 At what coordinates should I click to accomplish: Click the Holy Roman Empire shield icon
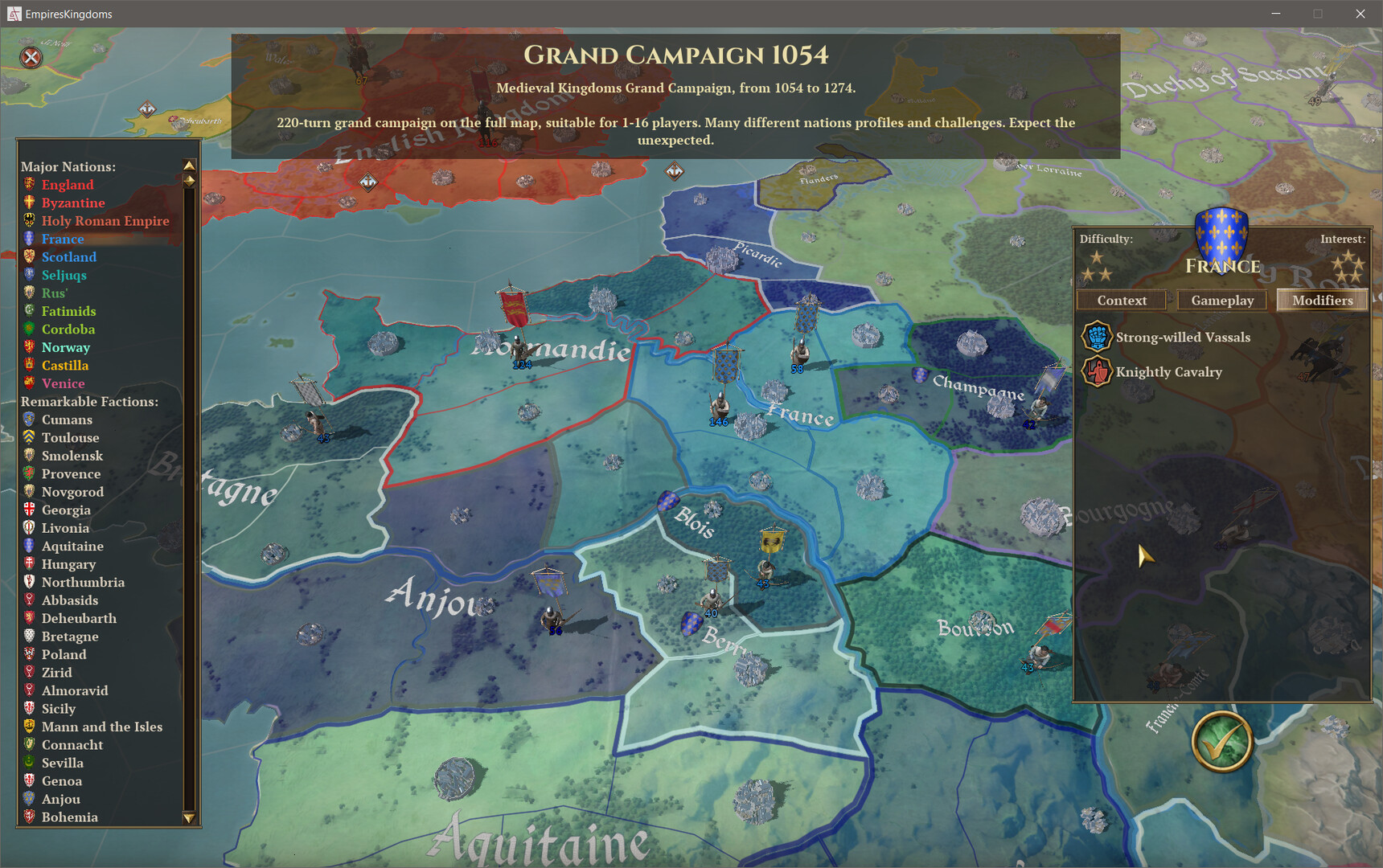[29, 220]
